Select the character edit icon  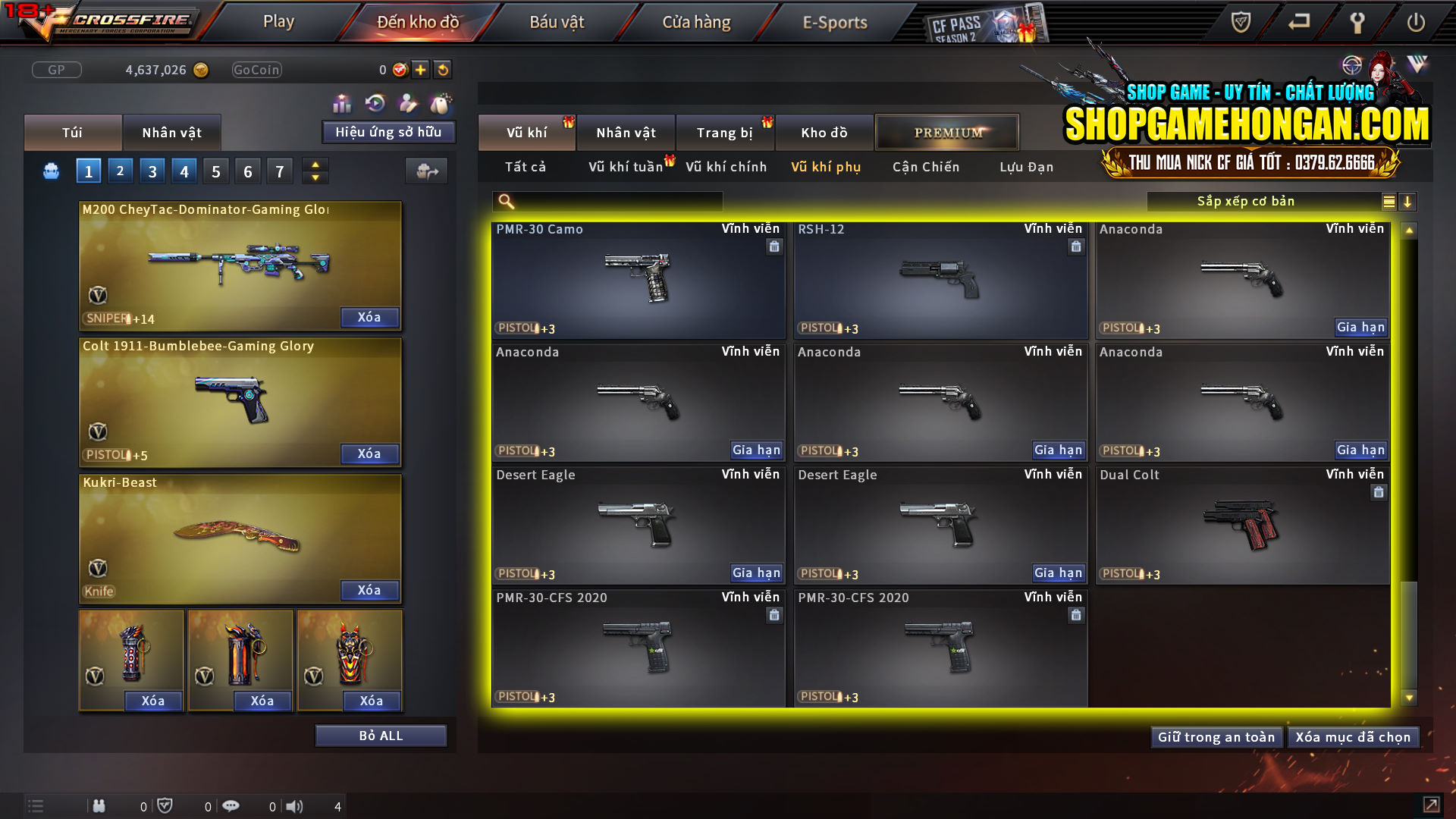406,102
